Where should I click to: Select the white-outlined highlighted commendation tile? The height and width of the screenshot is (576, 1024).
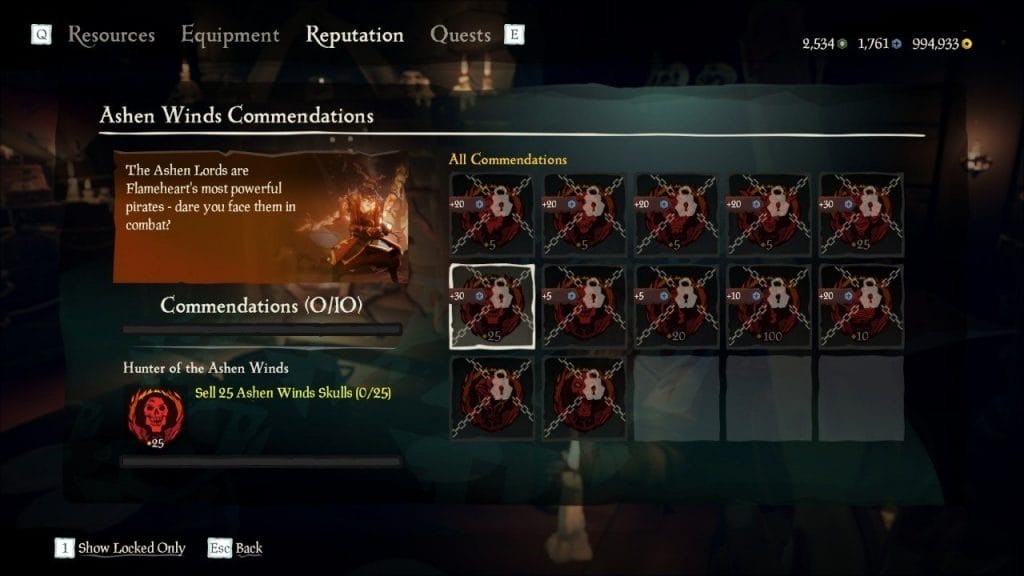tap(492, 306)
